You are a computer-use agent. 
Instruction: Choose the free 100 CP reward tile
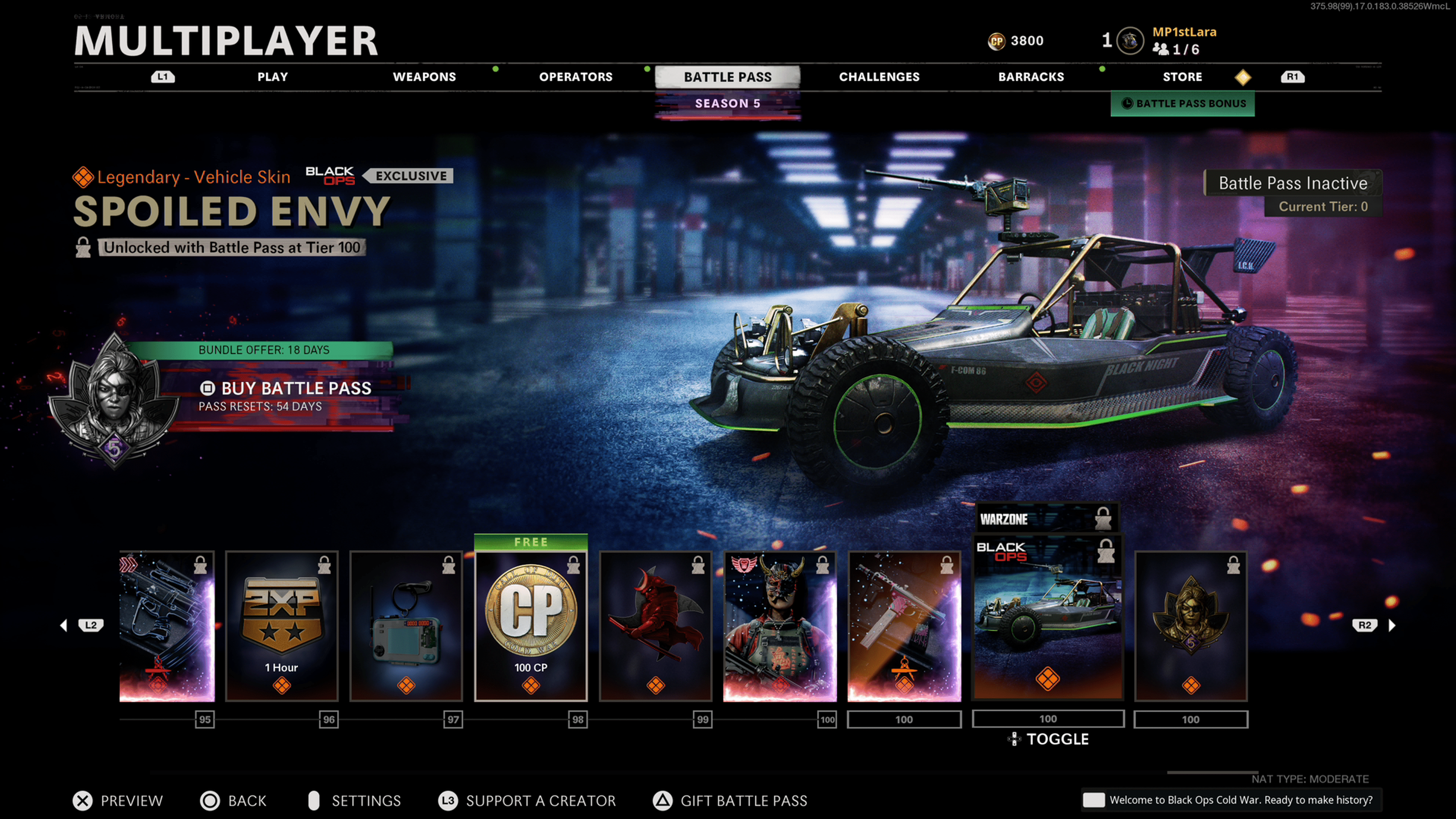pos(530,626)
